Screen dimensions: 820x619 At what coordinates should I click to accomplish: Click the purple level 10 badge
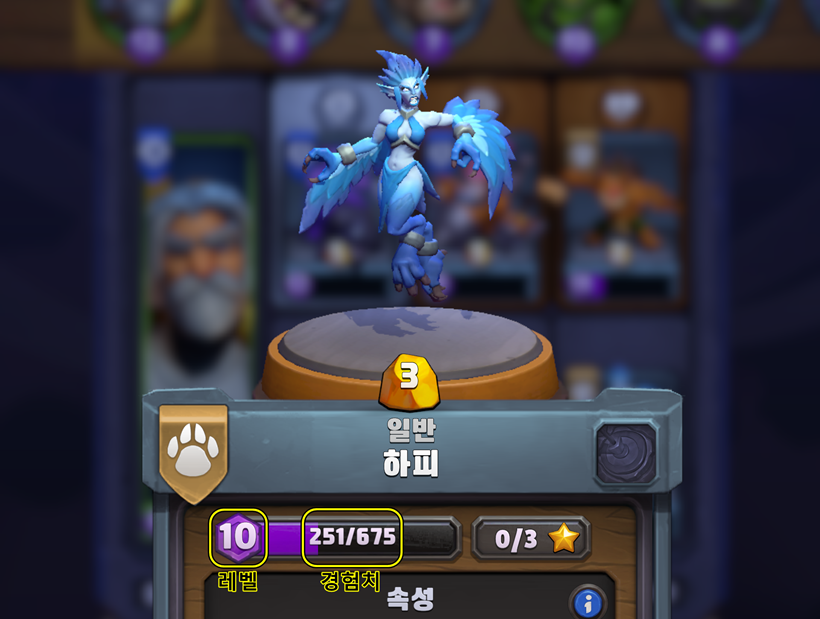click(x=239, y=537)
